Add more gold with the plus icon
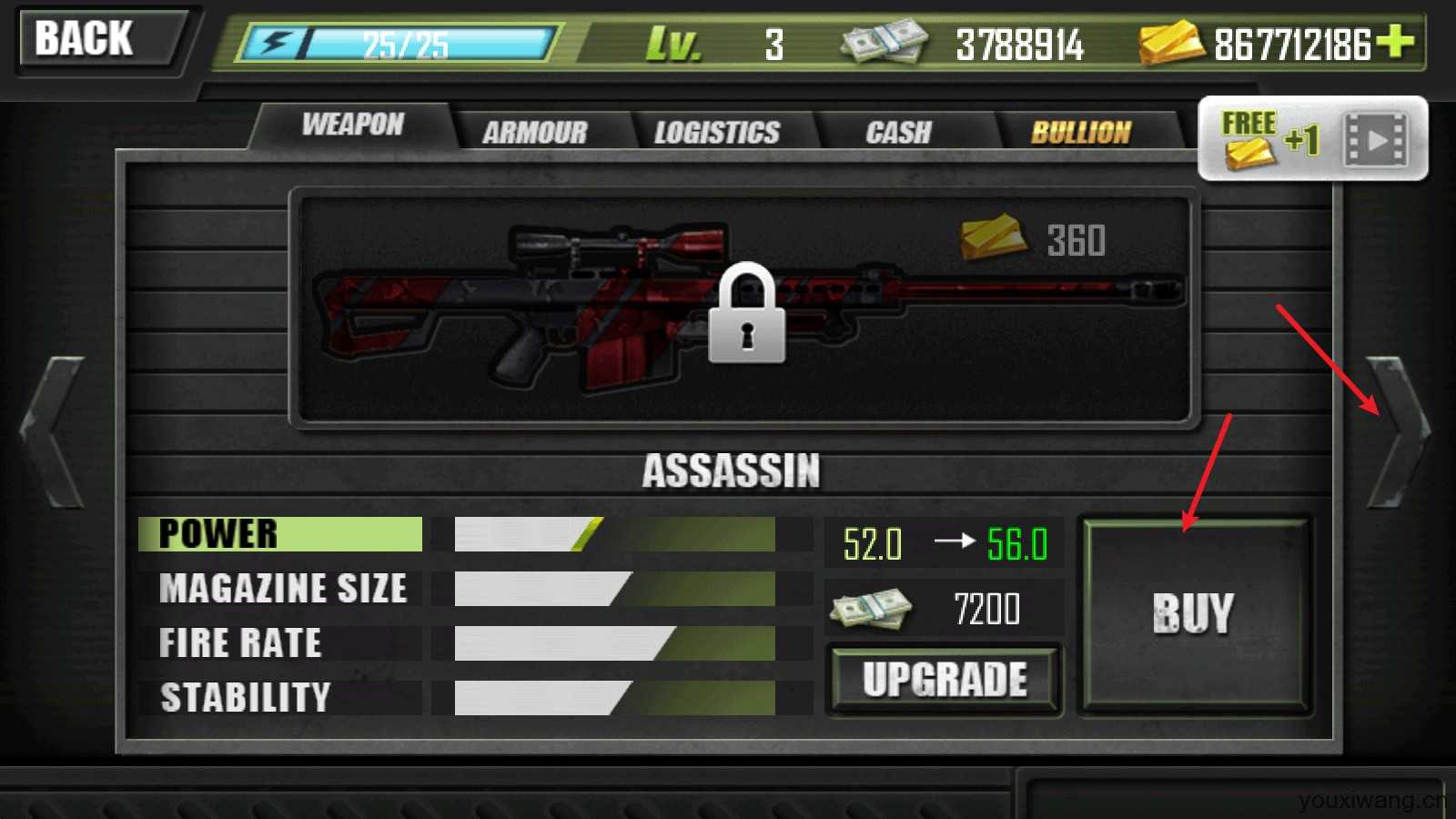1456x819 pixels. tap(1395, 41)
